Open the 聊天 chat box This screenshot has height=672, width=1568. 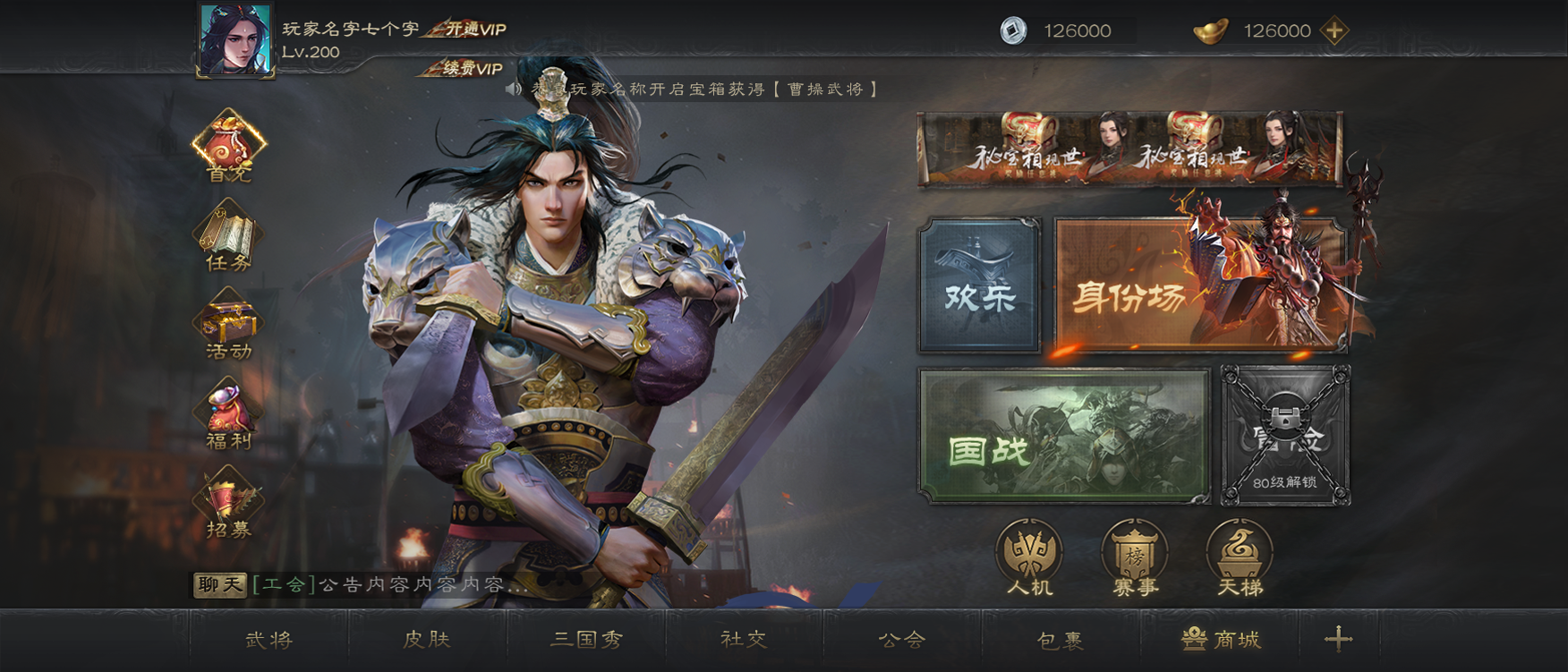pyautogui.click(x=220, y=585)
